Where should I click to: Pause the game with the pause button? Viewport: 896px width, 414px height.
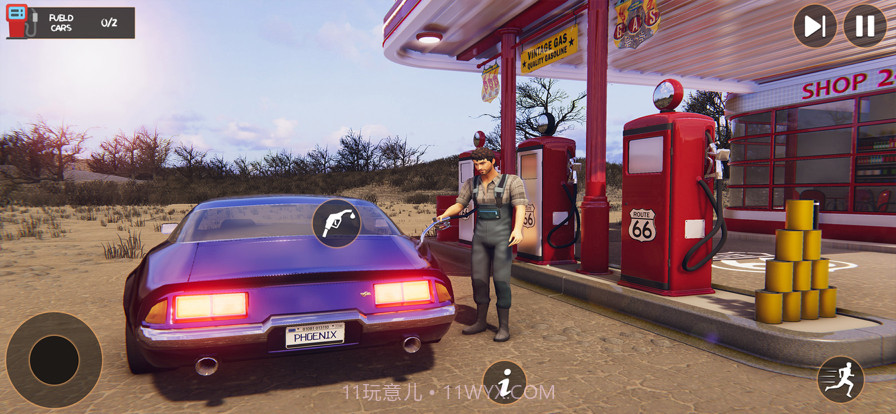(864, 26)
